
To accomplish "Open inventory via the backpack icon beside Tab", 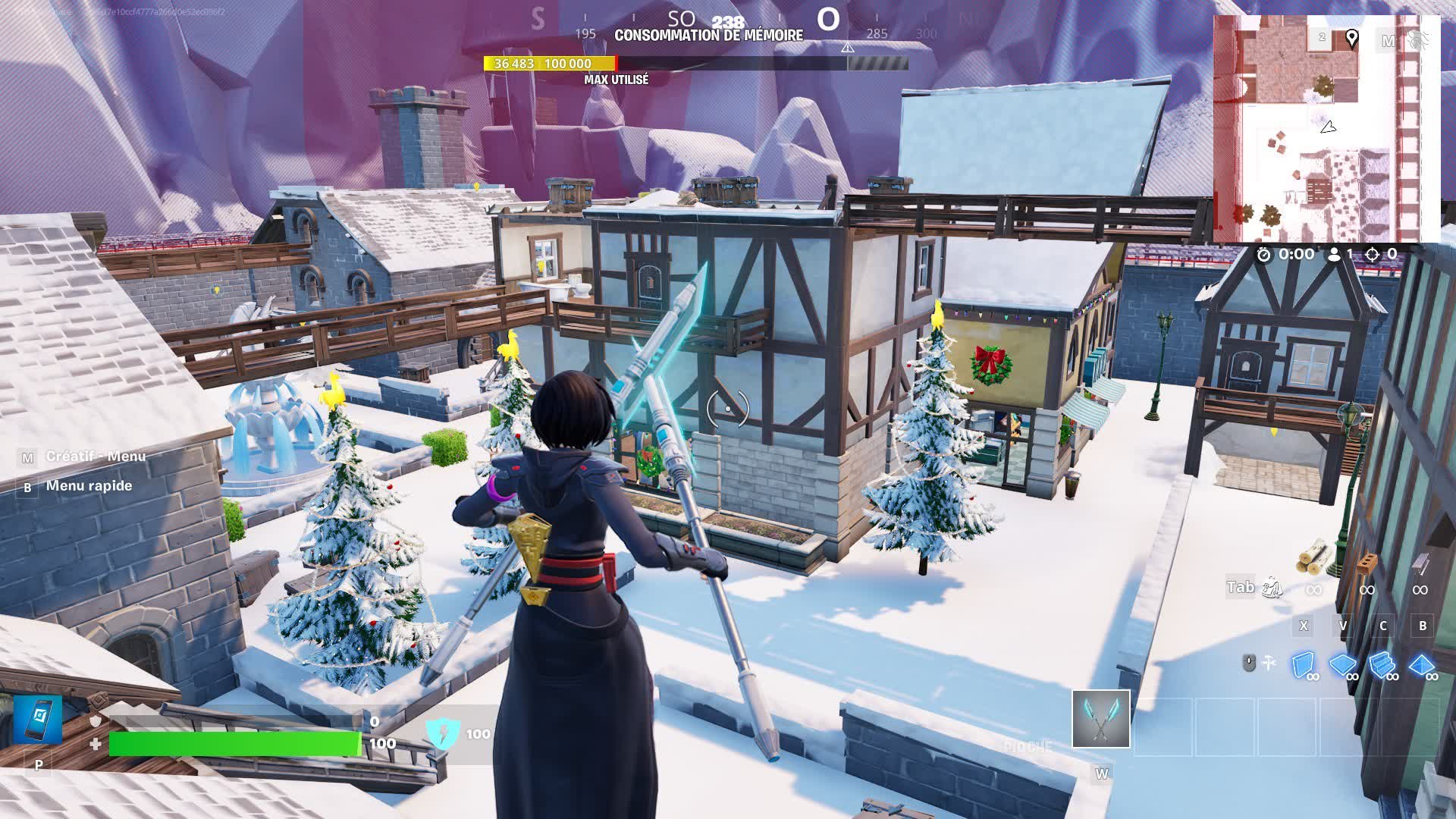I will 1273,588.
